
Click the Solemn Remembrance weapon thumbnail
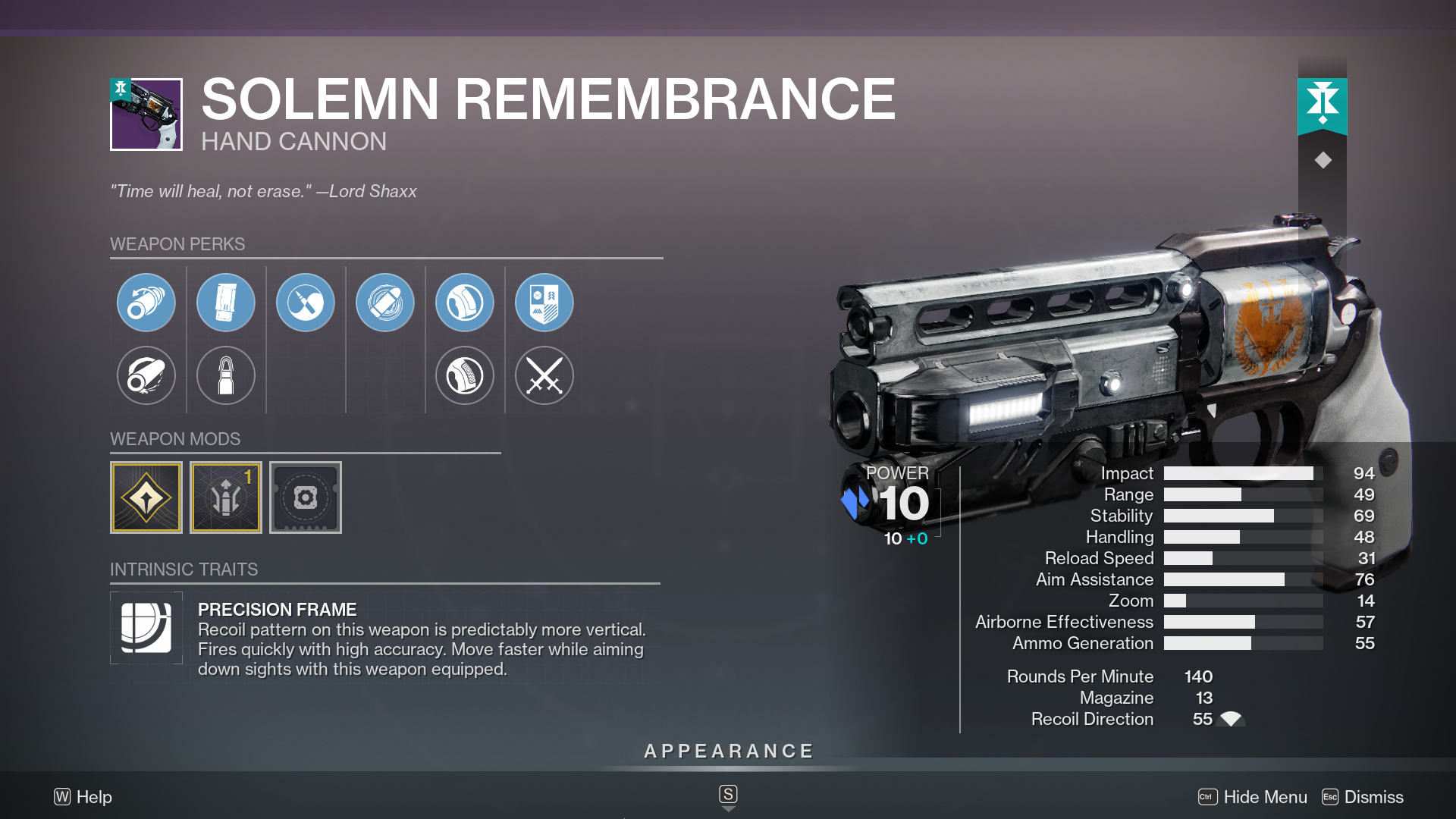pyautogui.click(x=146, y=115)
